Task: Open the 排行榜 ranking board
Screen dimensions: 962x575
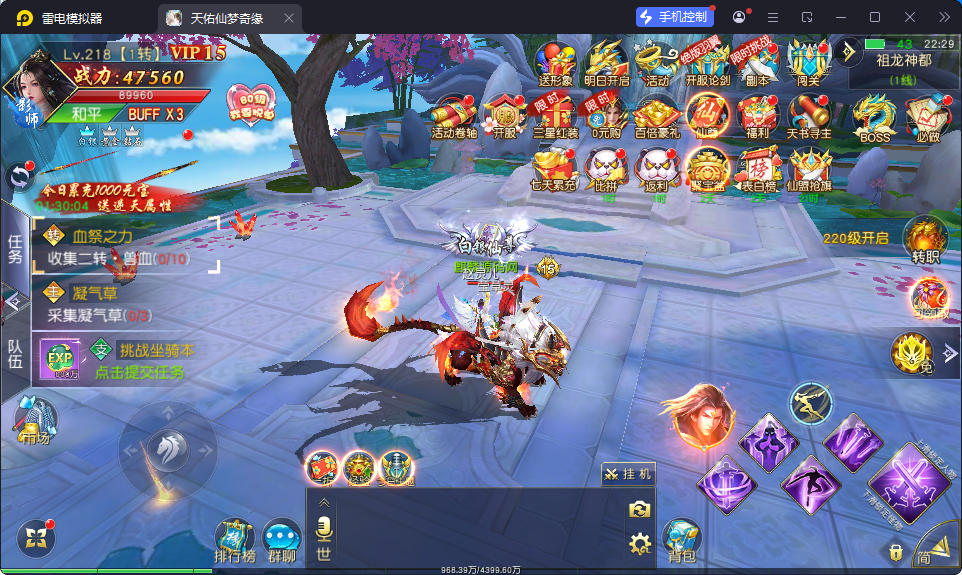Action: [x=235, y=540]
